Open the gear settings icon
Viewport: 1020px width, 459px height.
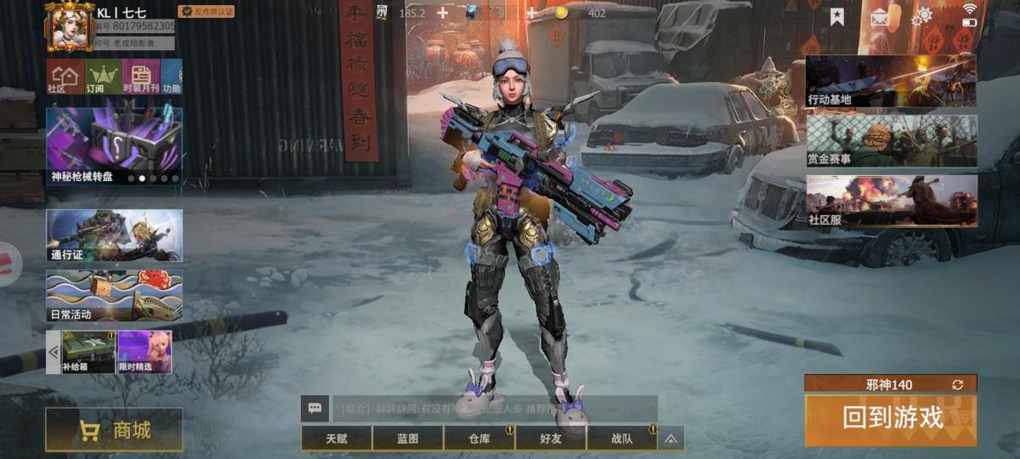[x=921, y=16]
